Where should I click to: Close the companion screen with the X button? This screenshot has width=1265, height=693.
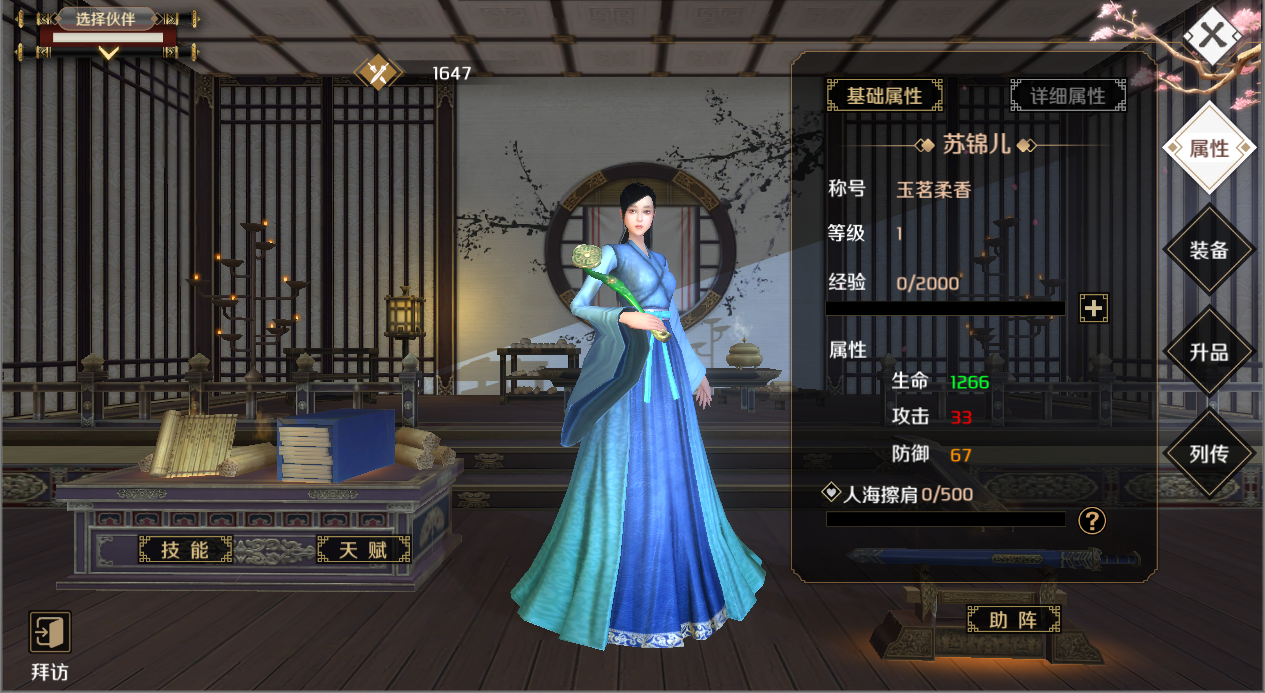(1212, 36)
